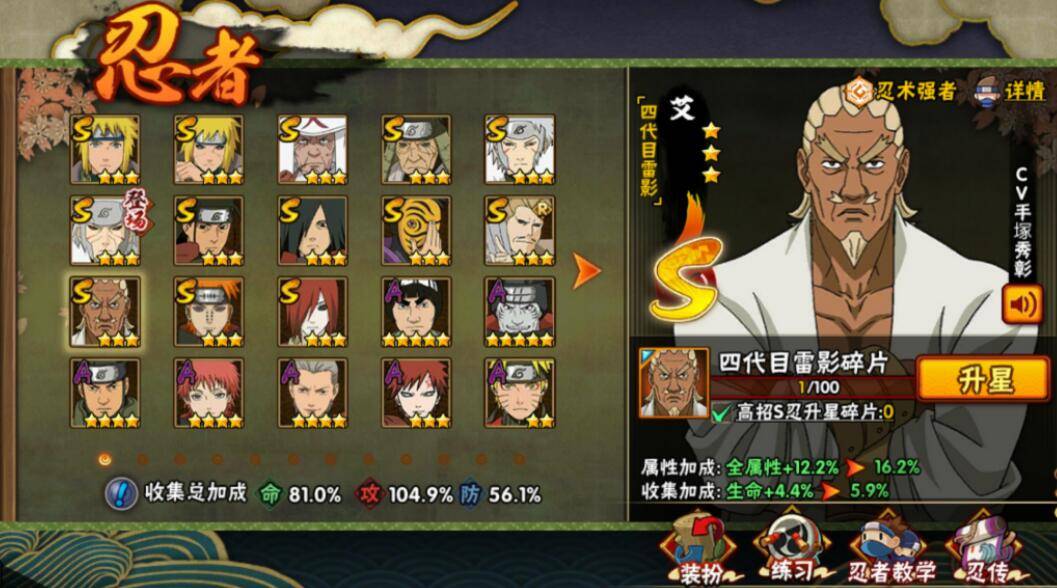
Task: Play the ninja voice speaker icon
Action: coord(1023,304)
